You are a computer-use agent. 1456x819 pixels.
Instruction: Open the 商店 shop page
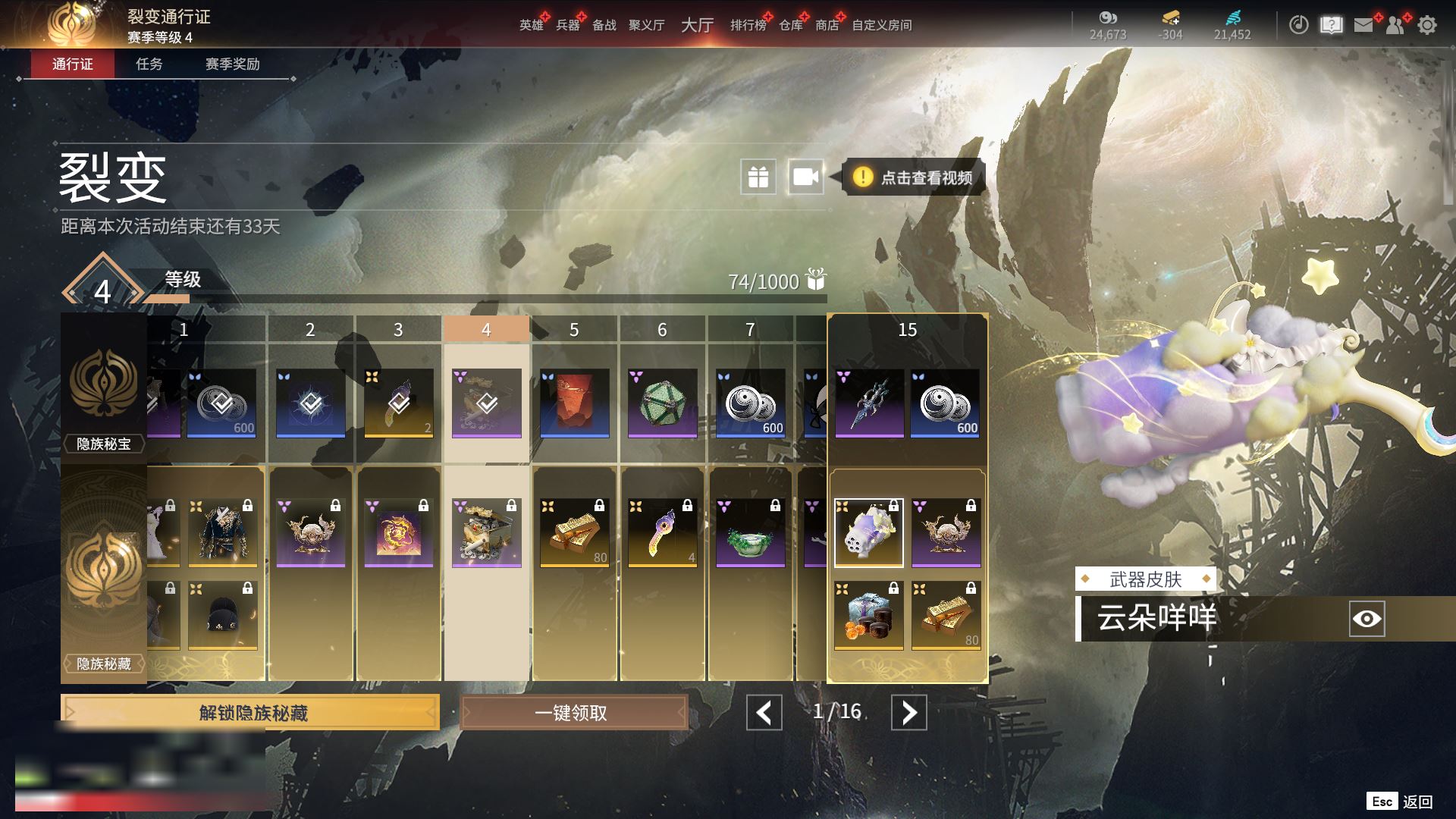point(827,26)
